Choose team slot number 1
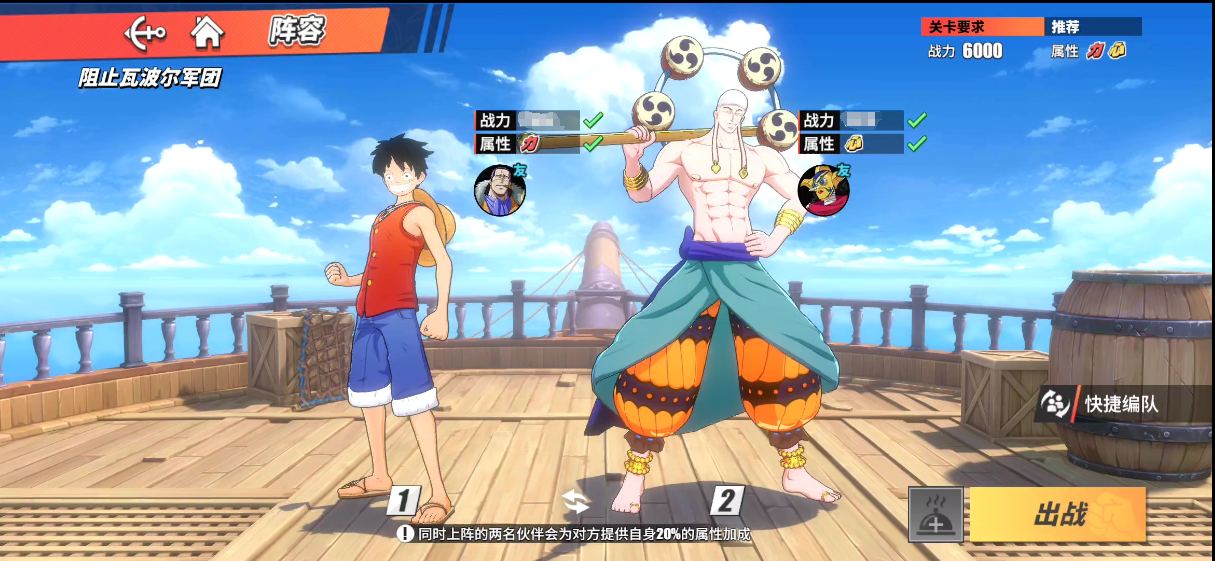 [403, 500]
